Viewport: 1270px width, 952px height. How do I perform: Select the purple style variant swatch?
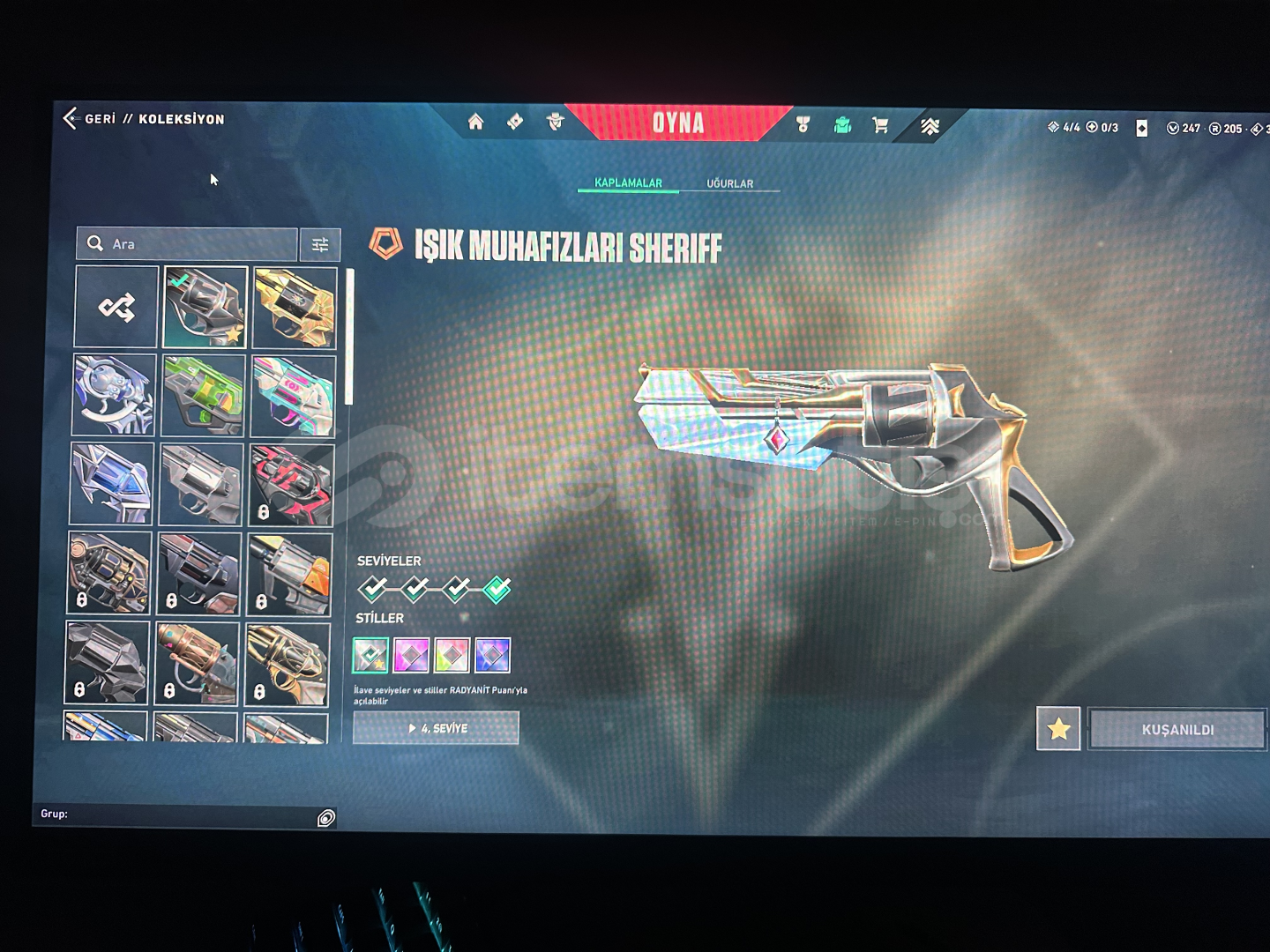pos(411,655)
